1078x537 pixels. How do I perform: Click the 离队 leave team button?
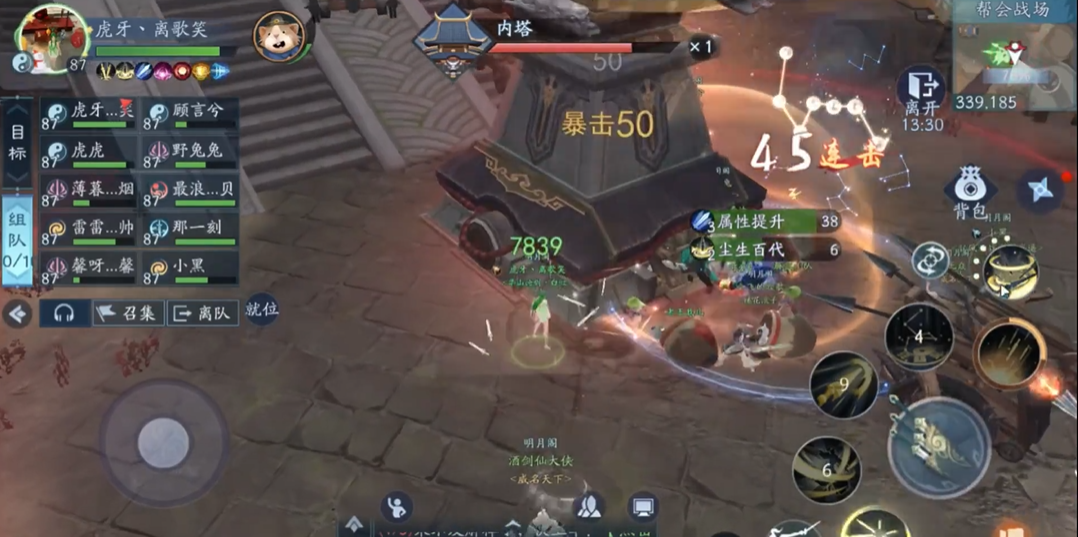coord(202,313)
